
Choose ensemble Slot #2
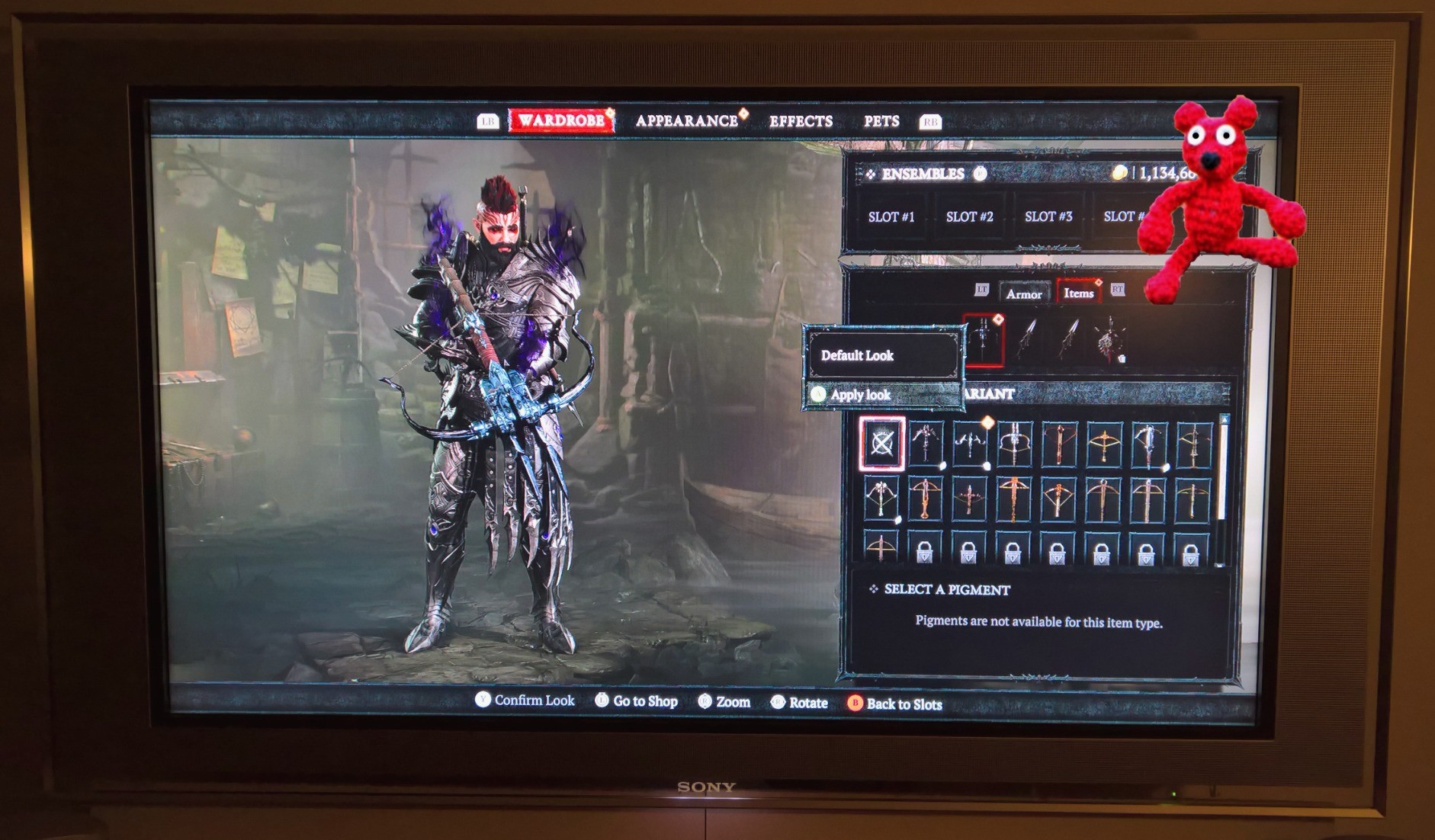969,216
